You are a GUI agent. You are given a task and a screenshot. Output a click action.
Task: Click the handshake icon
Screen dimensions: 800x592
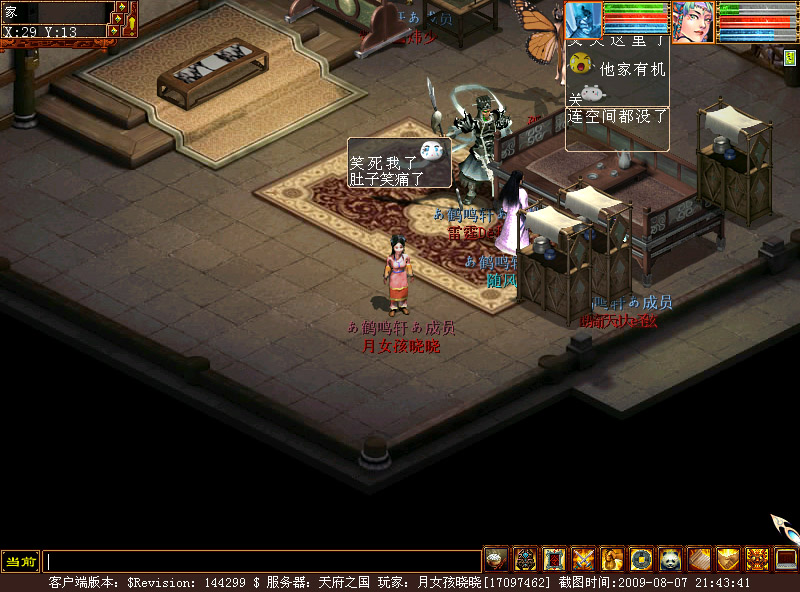click(x=728, y=560)
